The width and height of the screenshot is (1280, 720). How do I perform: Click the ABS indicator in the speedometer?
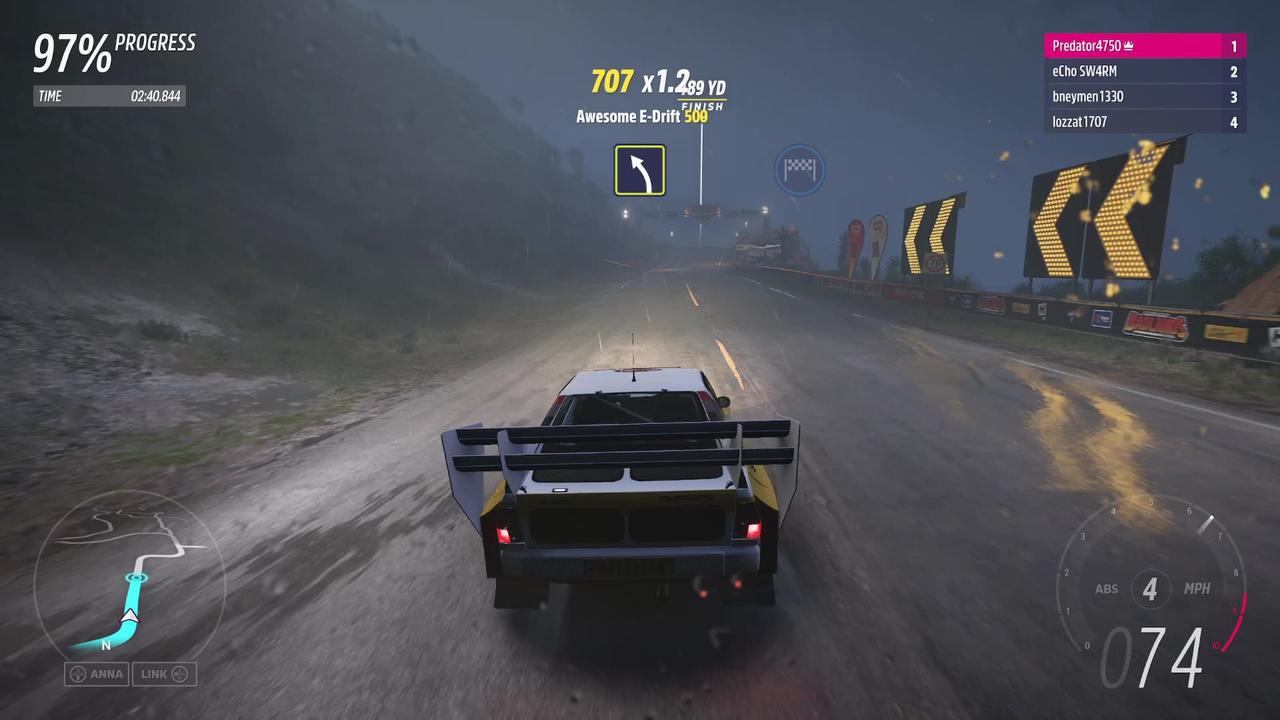click(1106, 589)
